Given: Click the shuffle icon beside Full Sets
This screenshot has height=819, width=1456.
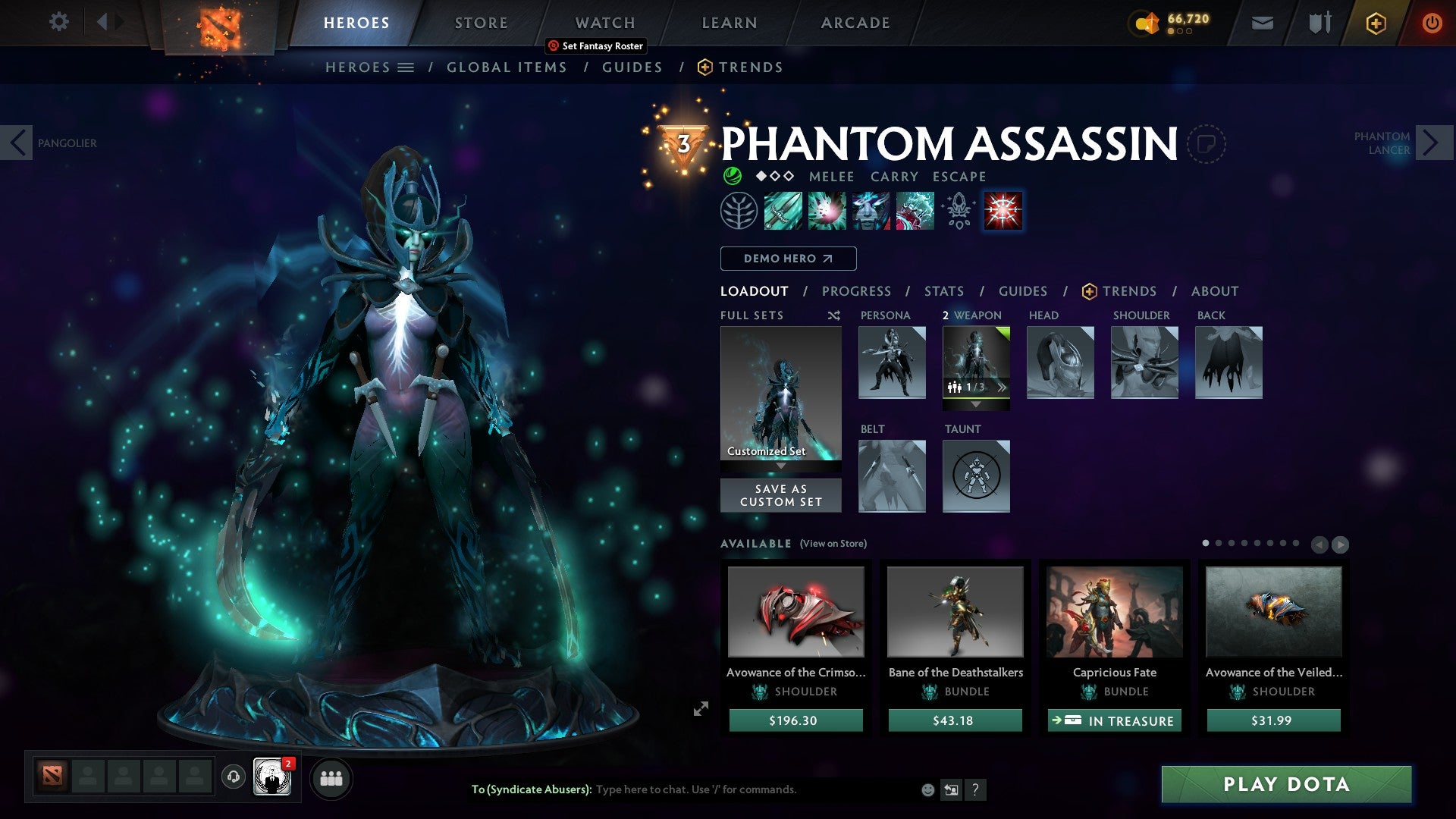Looking at the screenshot, I should [x=834, y=315].
